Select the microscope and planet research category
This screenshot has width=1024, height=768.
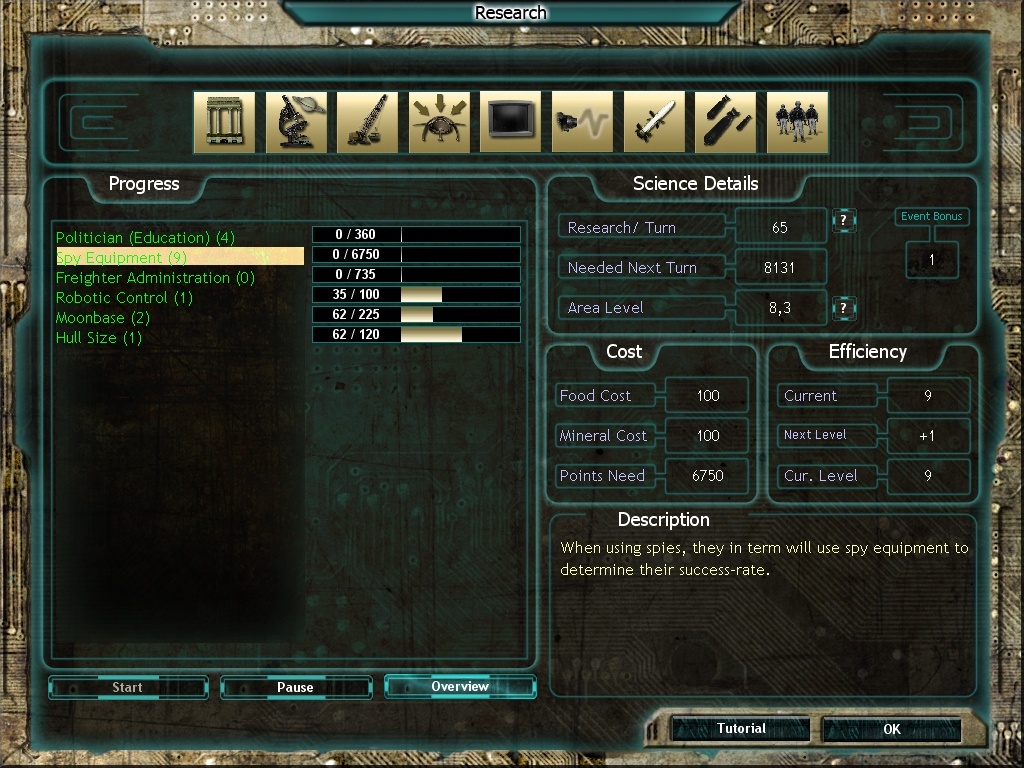pyautogui.click(x=296, y=122)
